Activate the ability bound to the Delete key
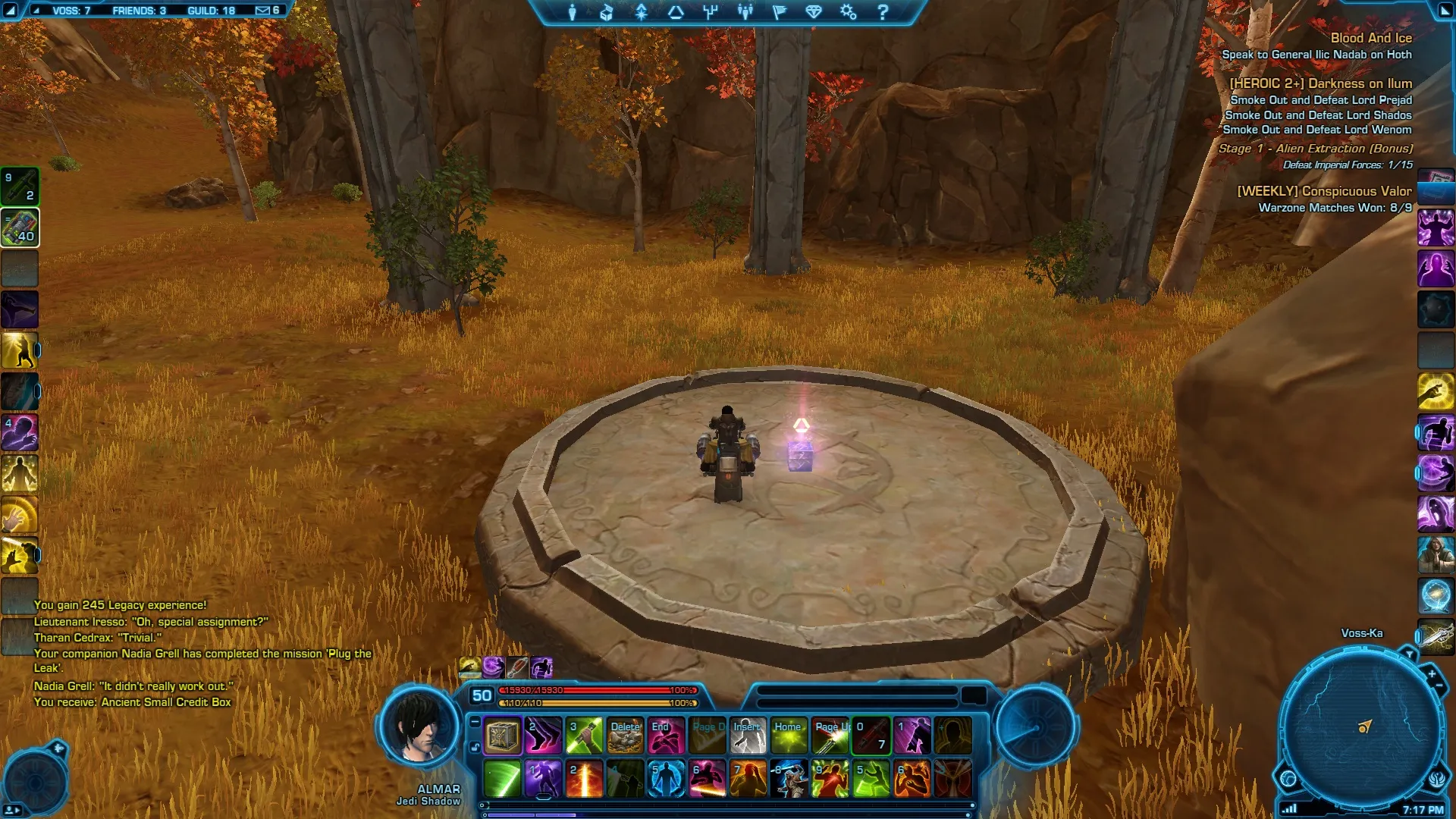The width and height of the screenshot is (1456, 819). 625,736
